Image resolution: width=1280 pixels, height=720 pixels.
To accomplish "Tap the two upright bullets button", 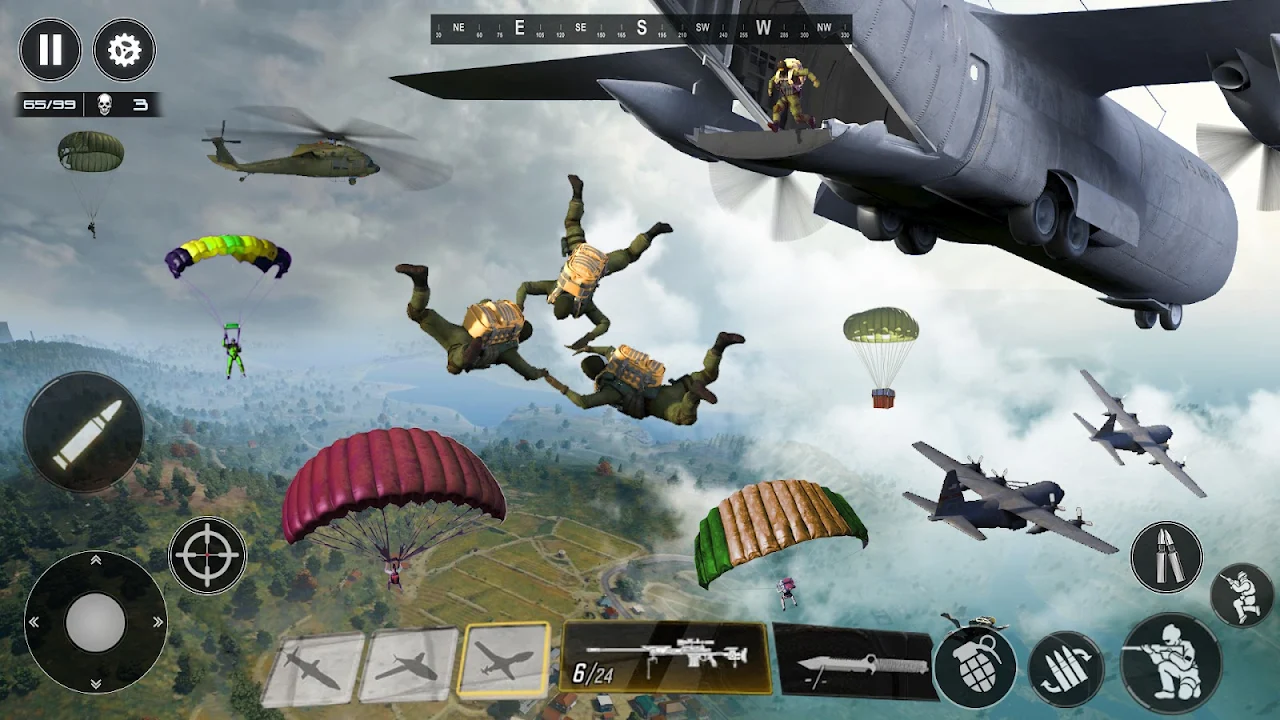I will pos(1166,557).
